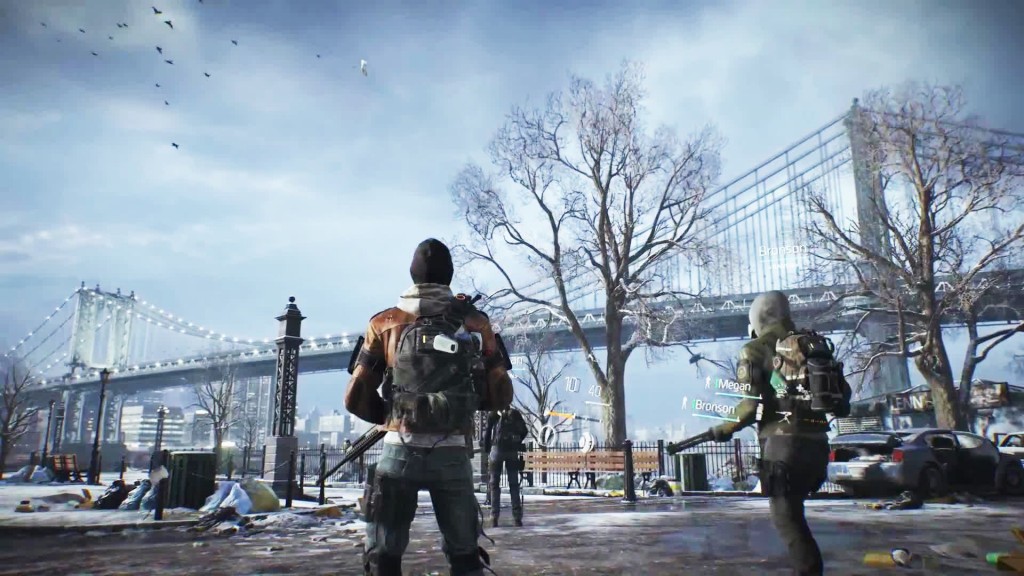
Task: Activate the hollow ring skill icon
Action: pos(547,435)
